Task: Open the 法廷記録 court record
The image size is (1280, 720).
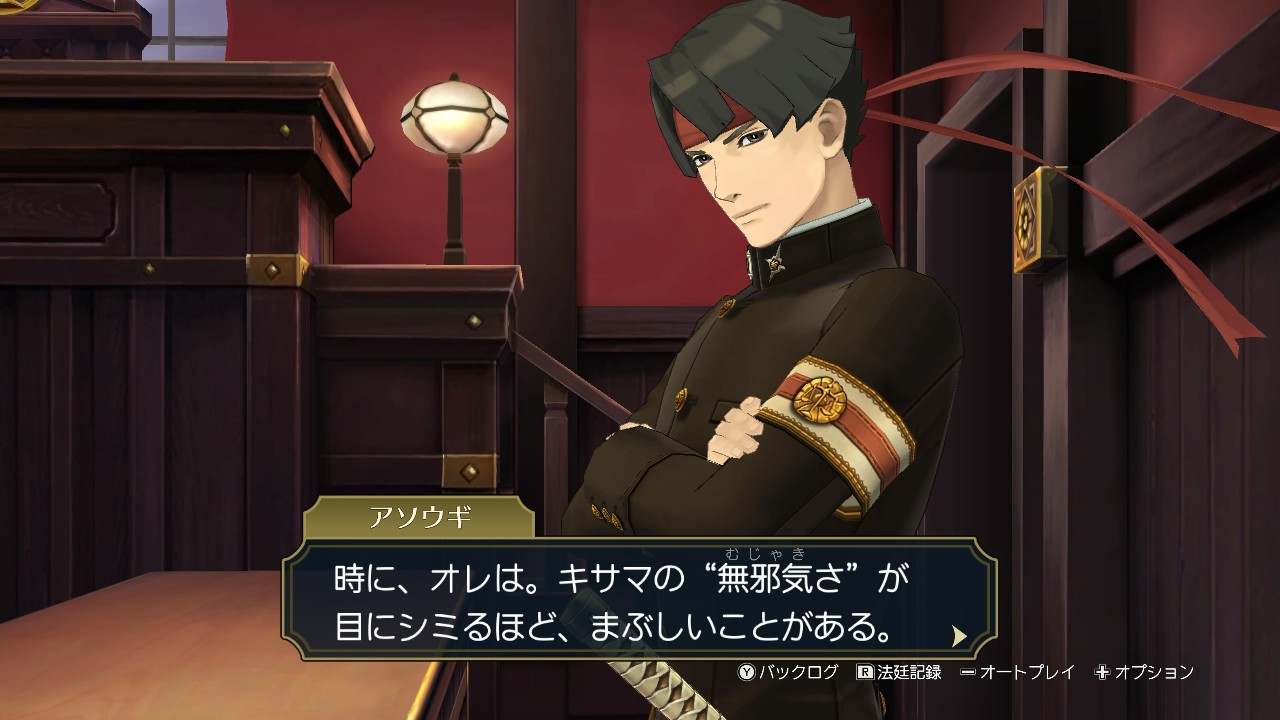Action: point(899,672)
